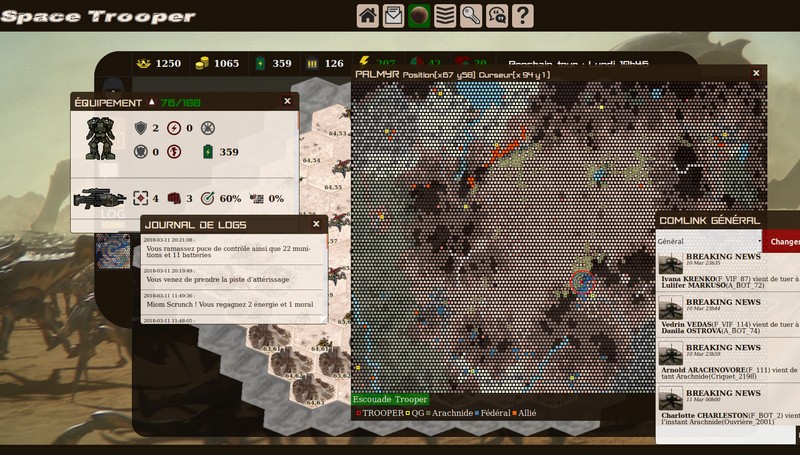Viewport: 800px width, 455px height.
Task: Close the Journal de Logs window
Action: [317, 223]
